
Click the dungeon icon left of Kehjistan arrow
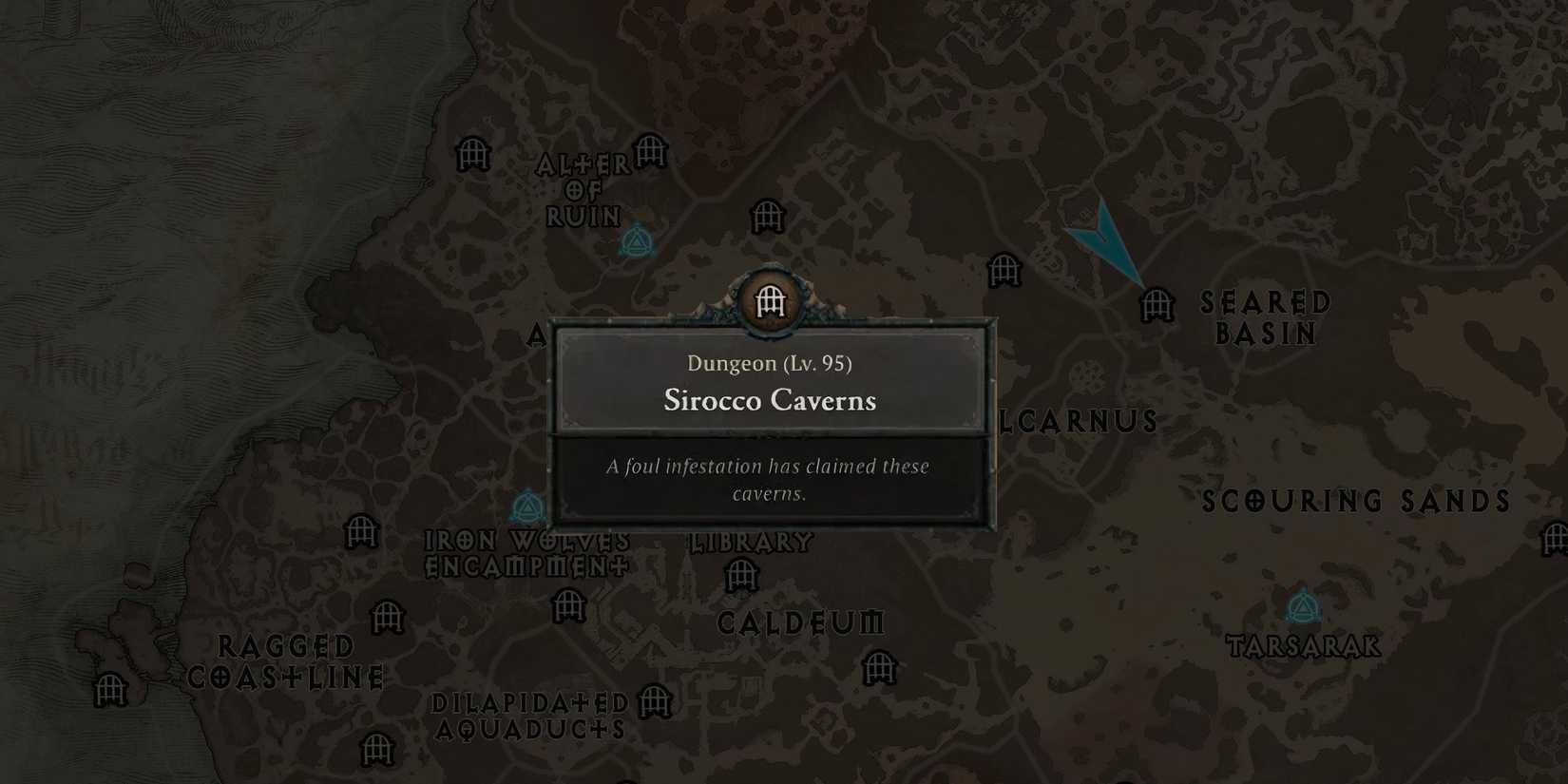(x=1003, y=271)
